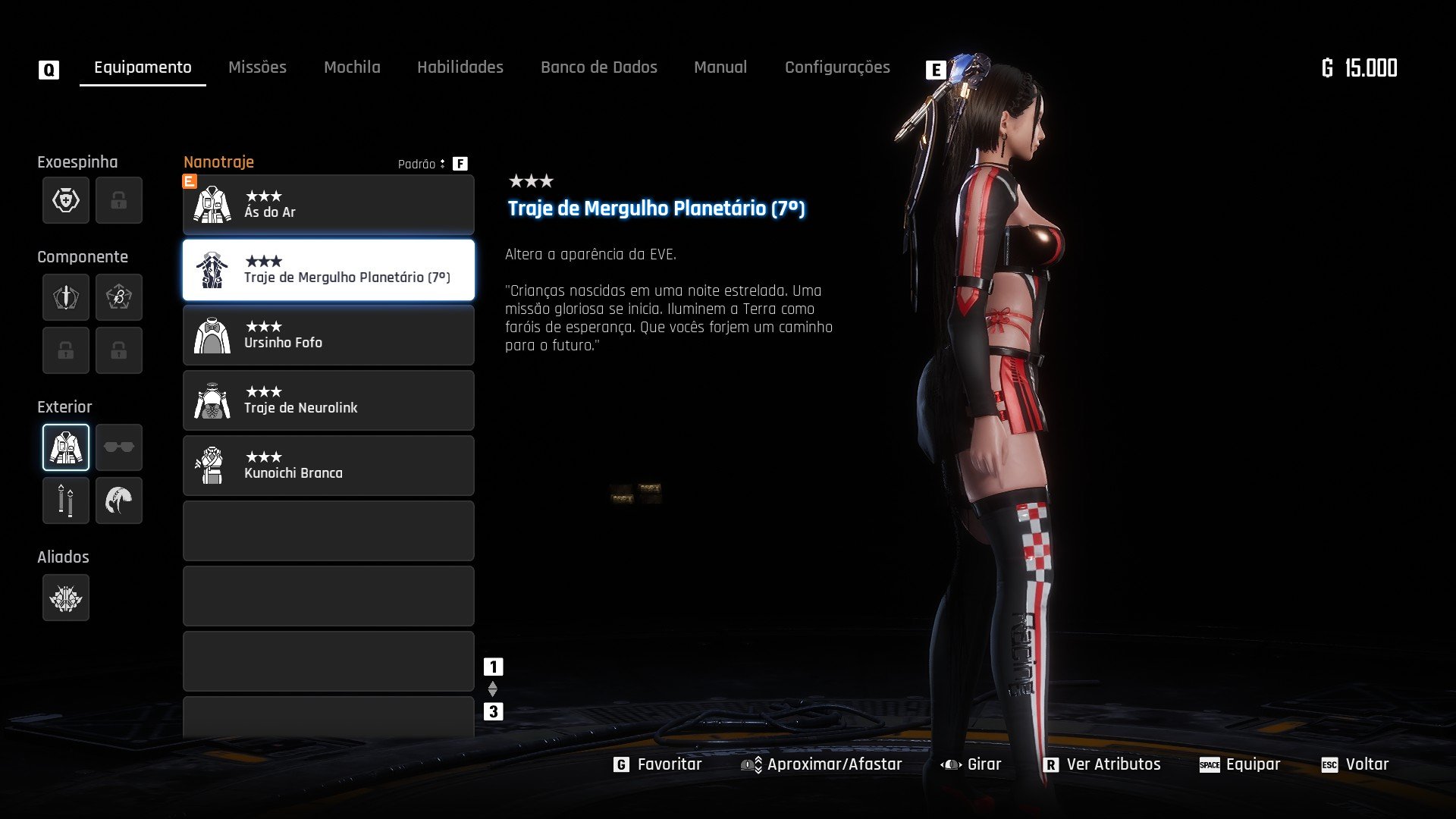Viewport: 1456px width, 819px height.
Task: Pick the Ursinho Fofo nanosuit
Action: [x=328, y=335]
